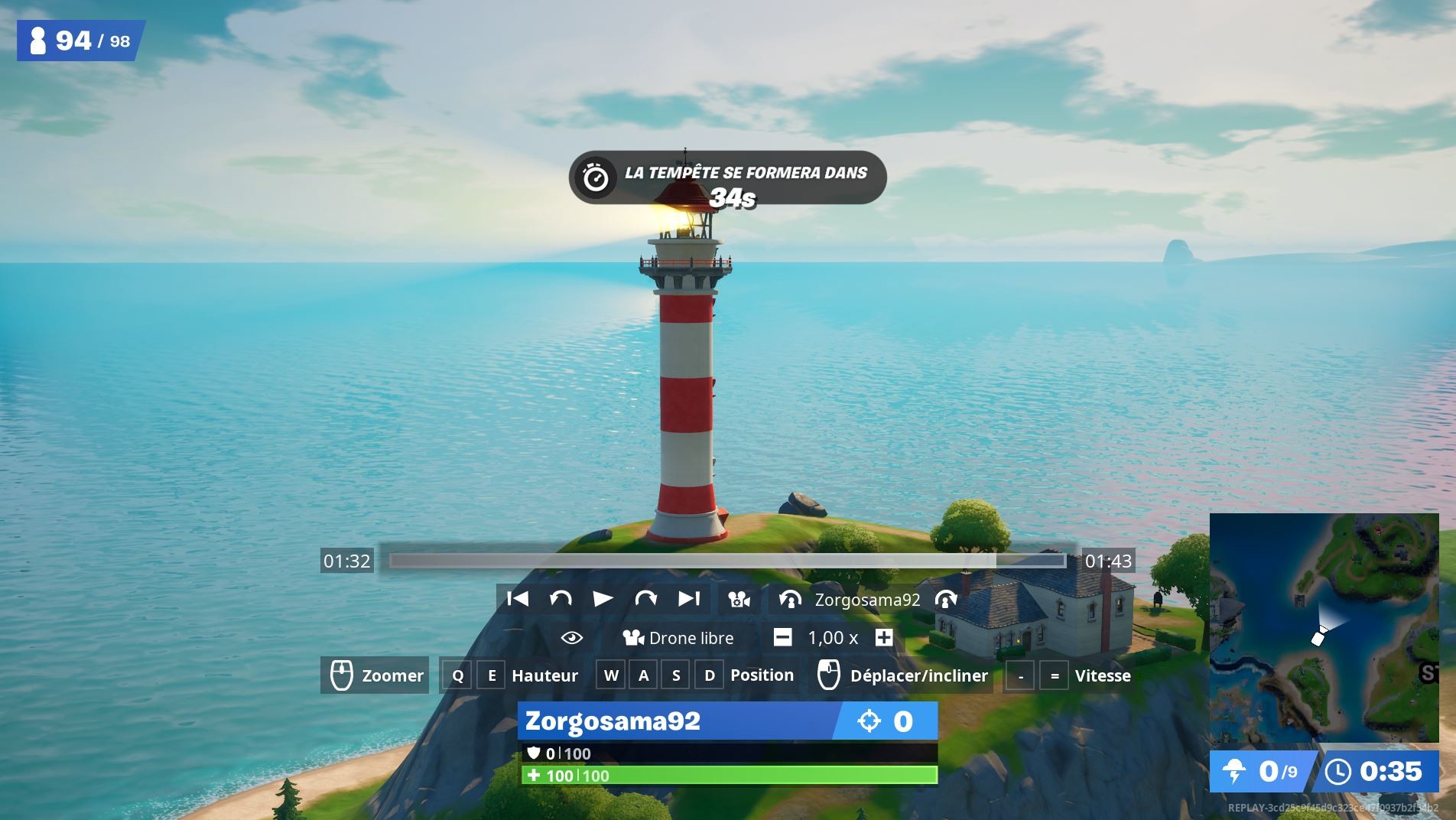The width and height of the screenshot is (1456, 820).
Task: Rewind the replay playback
Action: 561,600
